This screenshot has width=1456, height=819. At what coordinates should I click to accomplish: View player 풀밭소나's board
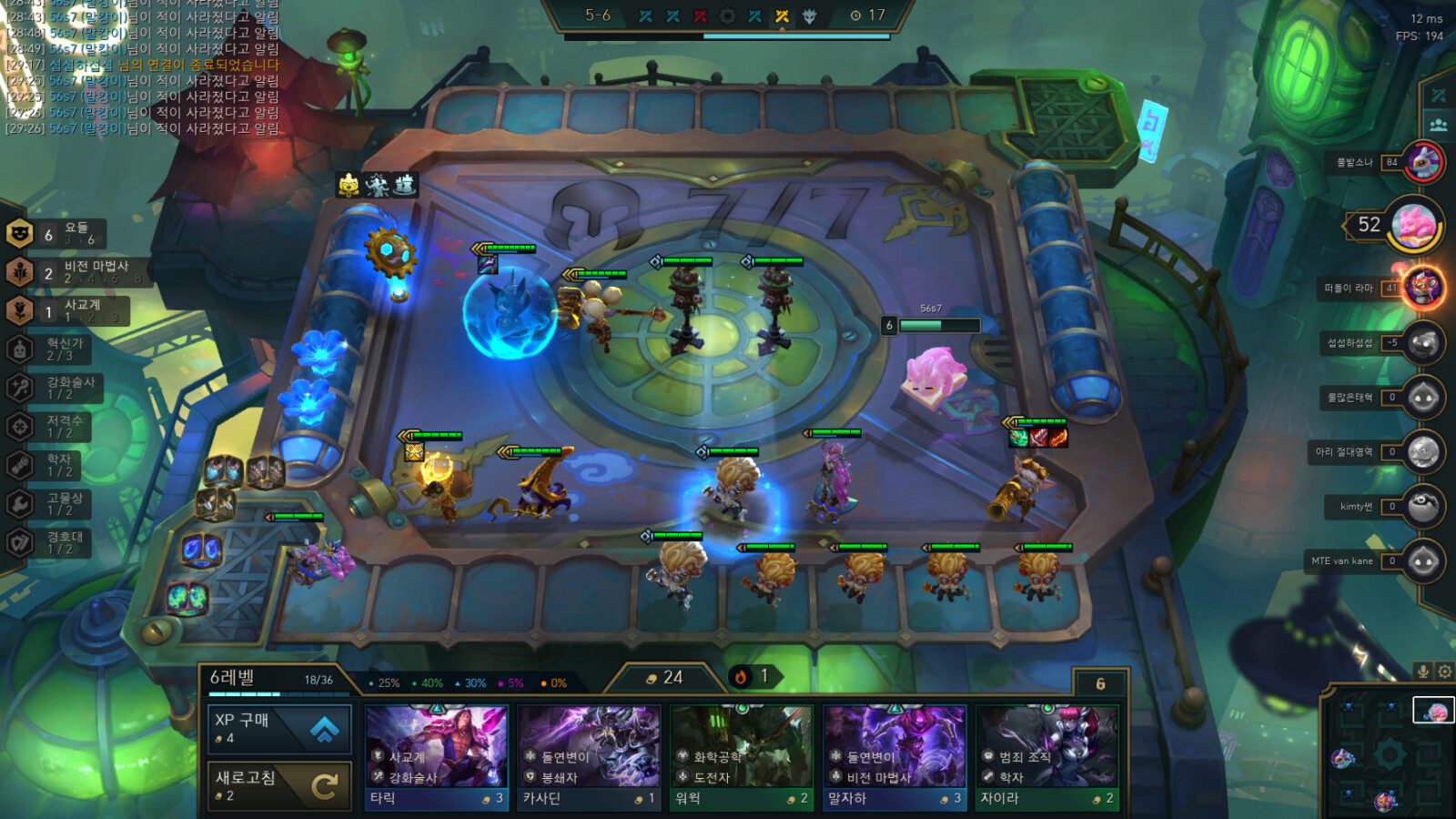[x=1422, y=163]
